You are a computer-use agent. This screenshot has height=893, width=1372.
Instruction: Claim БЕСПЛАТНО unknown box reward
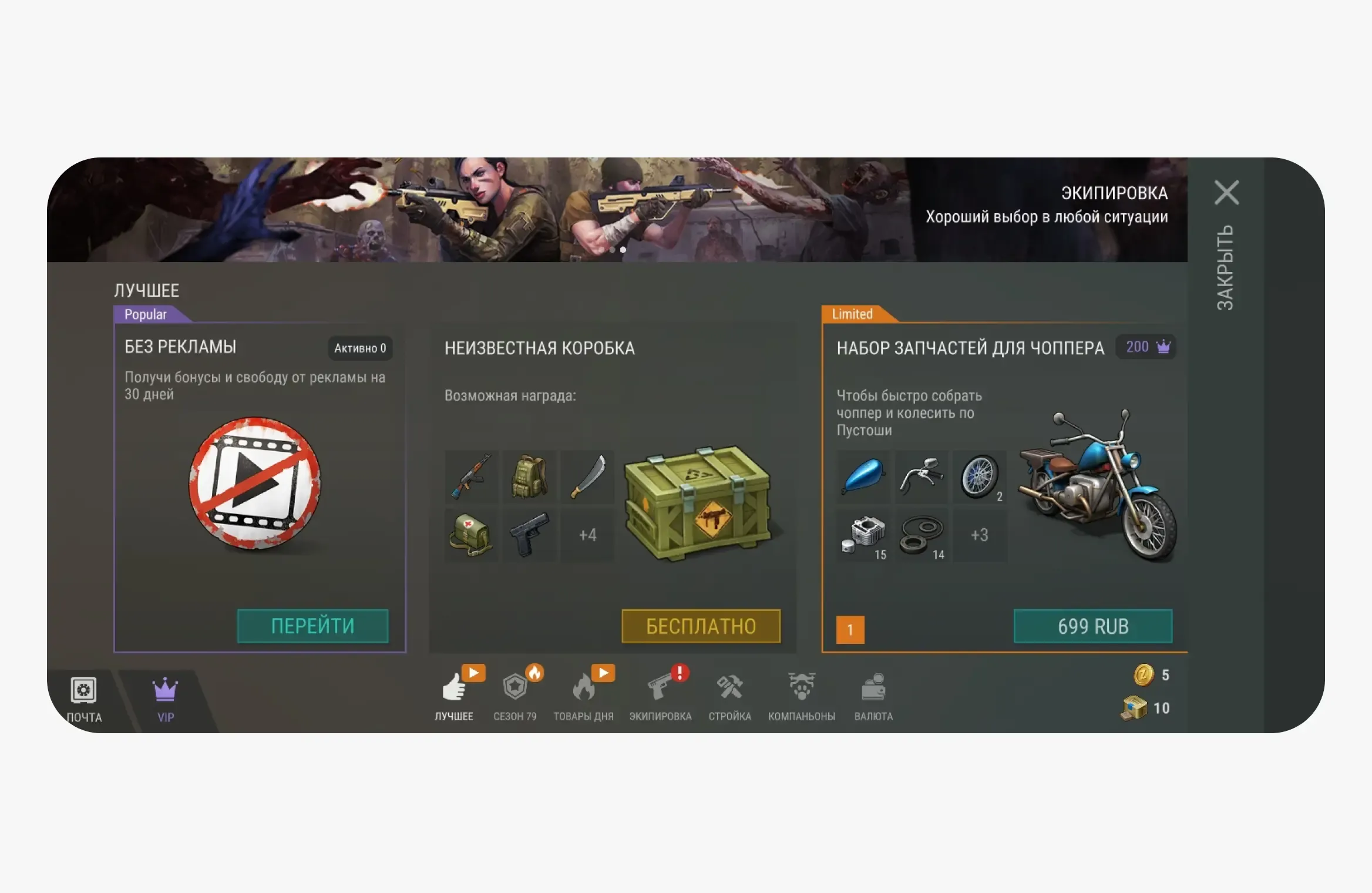coord(701,626)
